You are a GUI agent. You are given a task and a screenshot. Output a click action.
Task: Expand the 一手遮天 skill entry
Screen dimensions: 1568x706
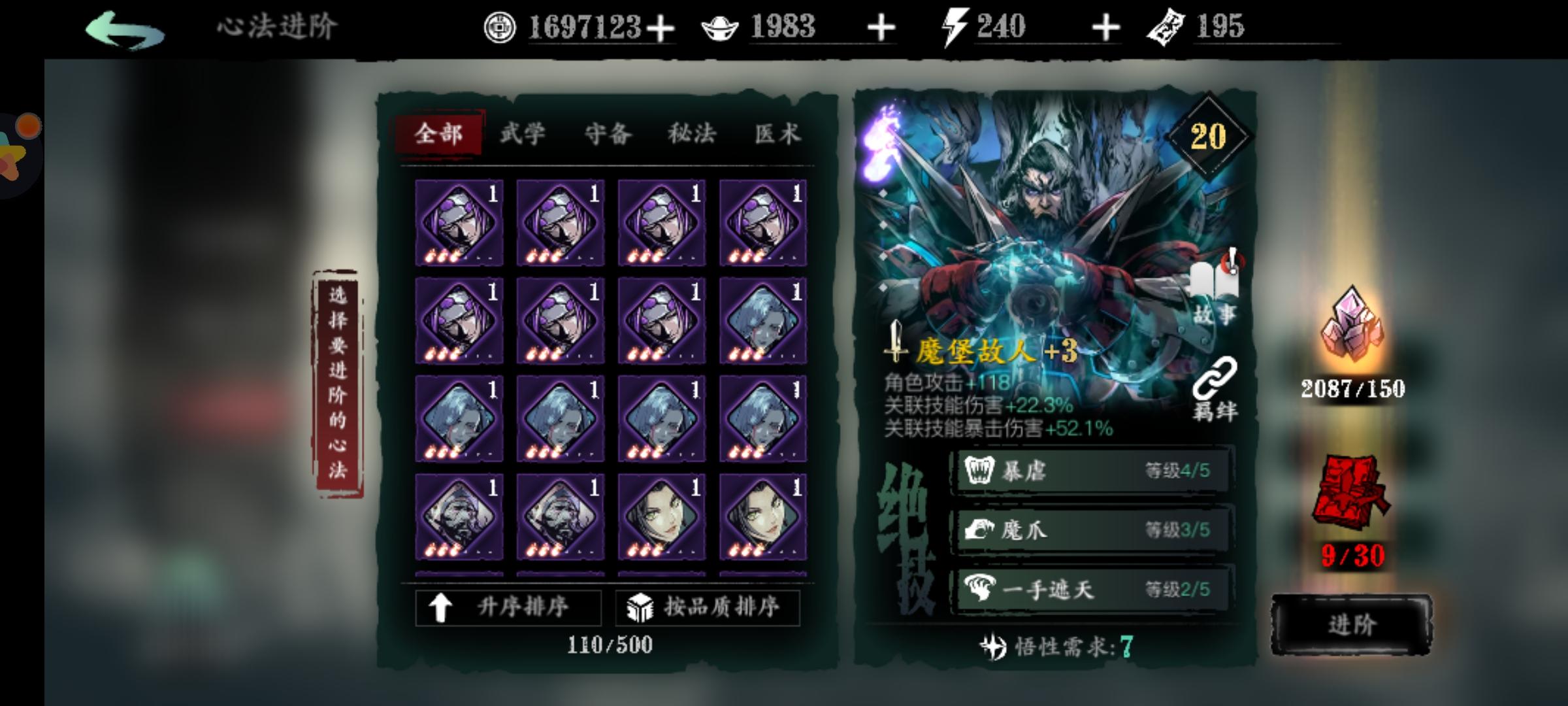pos(1092,588)
